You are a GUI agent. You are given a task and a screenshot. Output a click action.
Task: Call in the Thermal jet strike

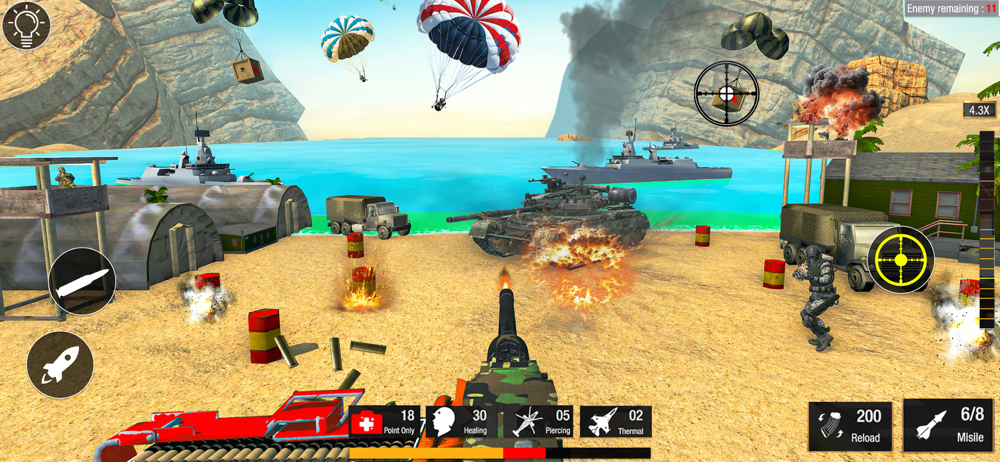point(616,422)
